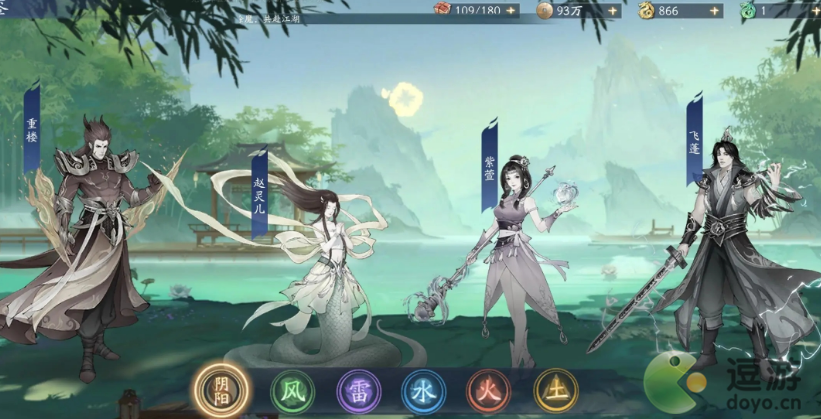Choose the purple 雷 (Thunder) element
This screenshot has width=821, height=419.
coord(358,391)
